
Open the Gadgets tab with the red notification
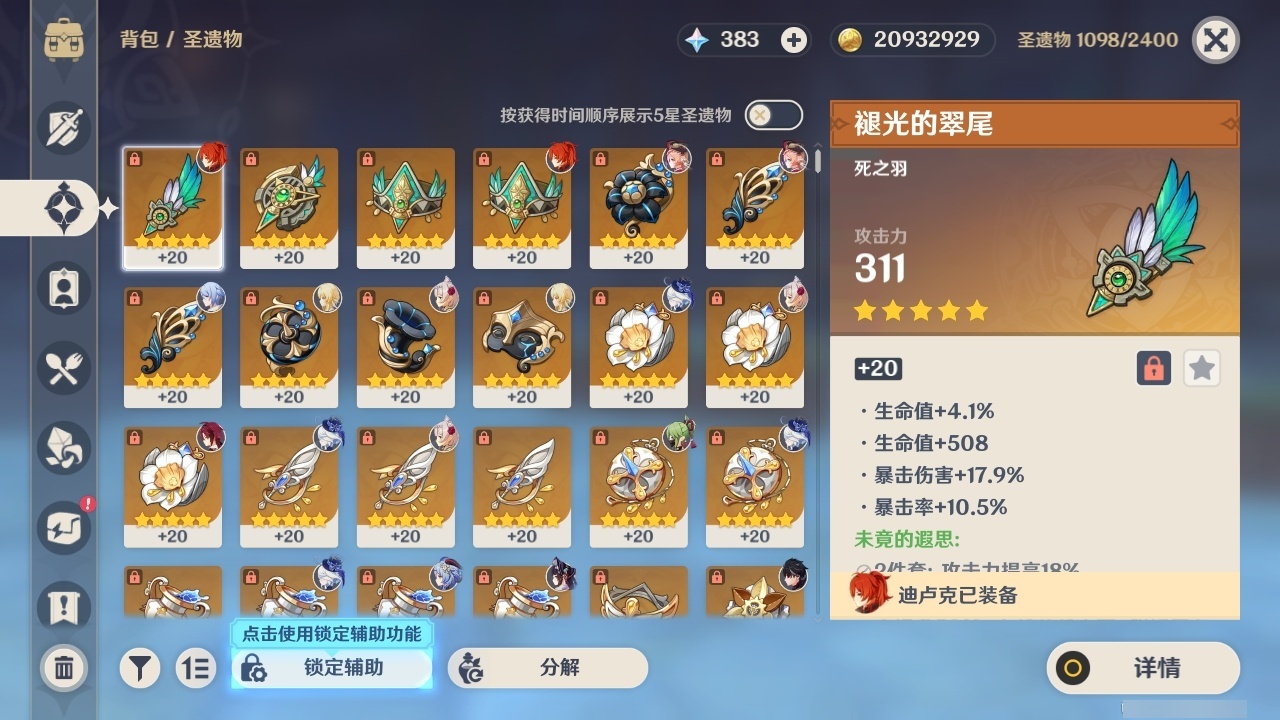62,528
